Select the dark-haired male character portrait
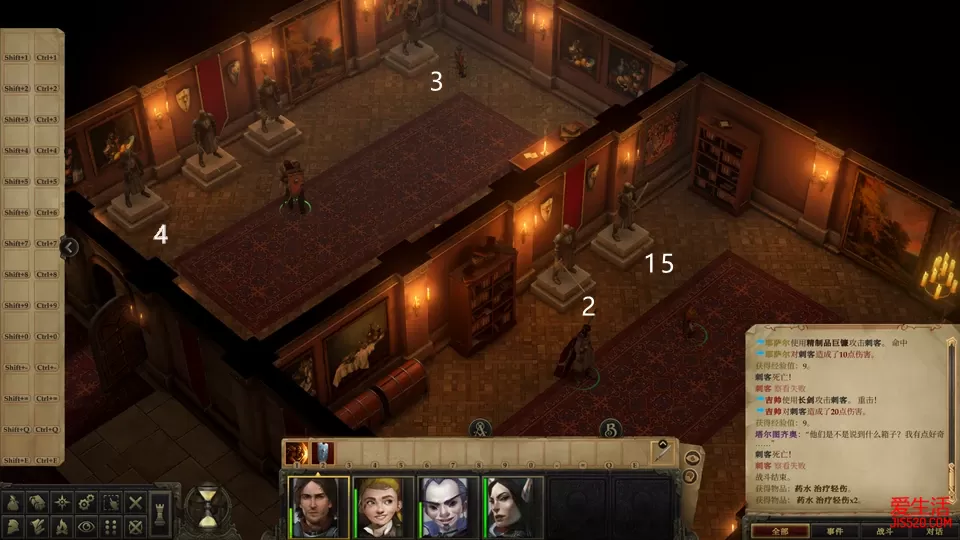Screen dimensions: 960x540 click(x=319, y=507)
